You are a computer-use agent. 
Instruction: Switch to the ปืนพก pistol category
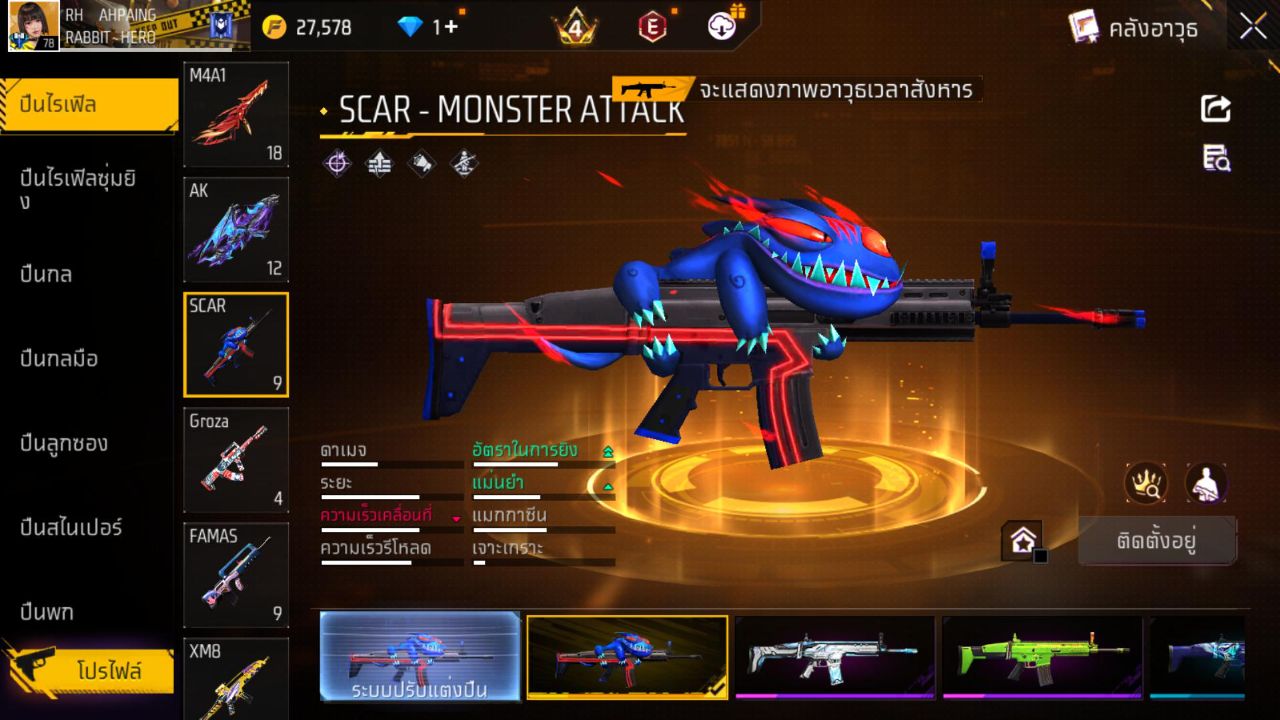(x=49, y=610)
